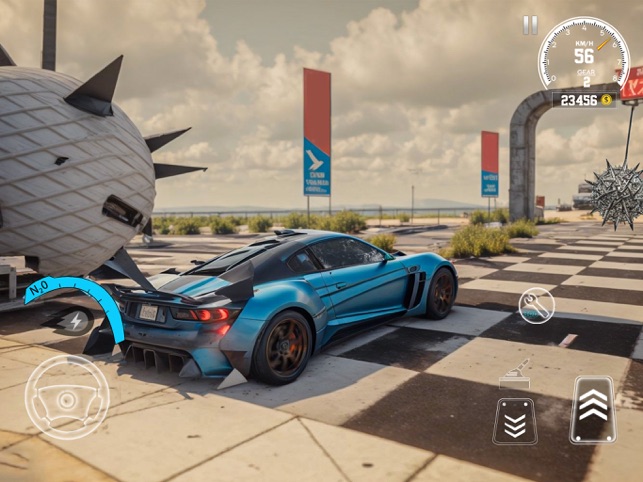Tap the wrench repair icon
The height and width of the screenshot is (482, 643).
point(537,306)
